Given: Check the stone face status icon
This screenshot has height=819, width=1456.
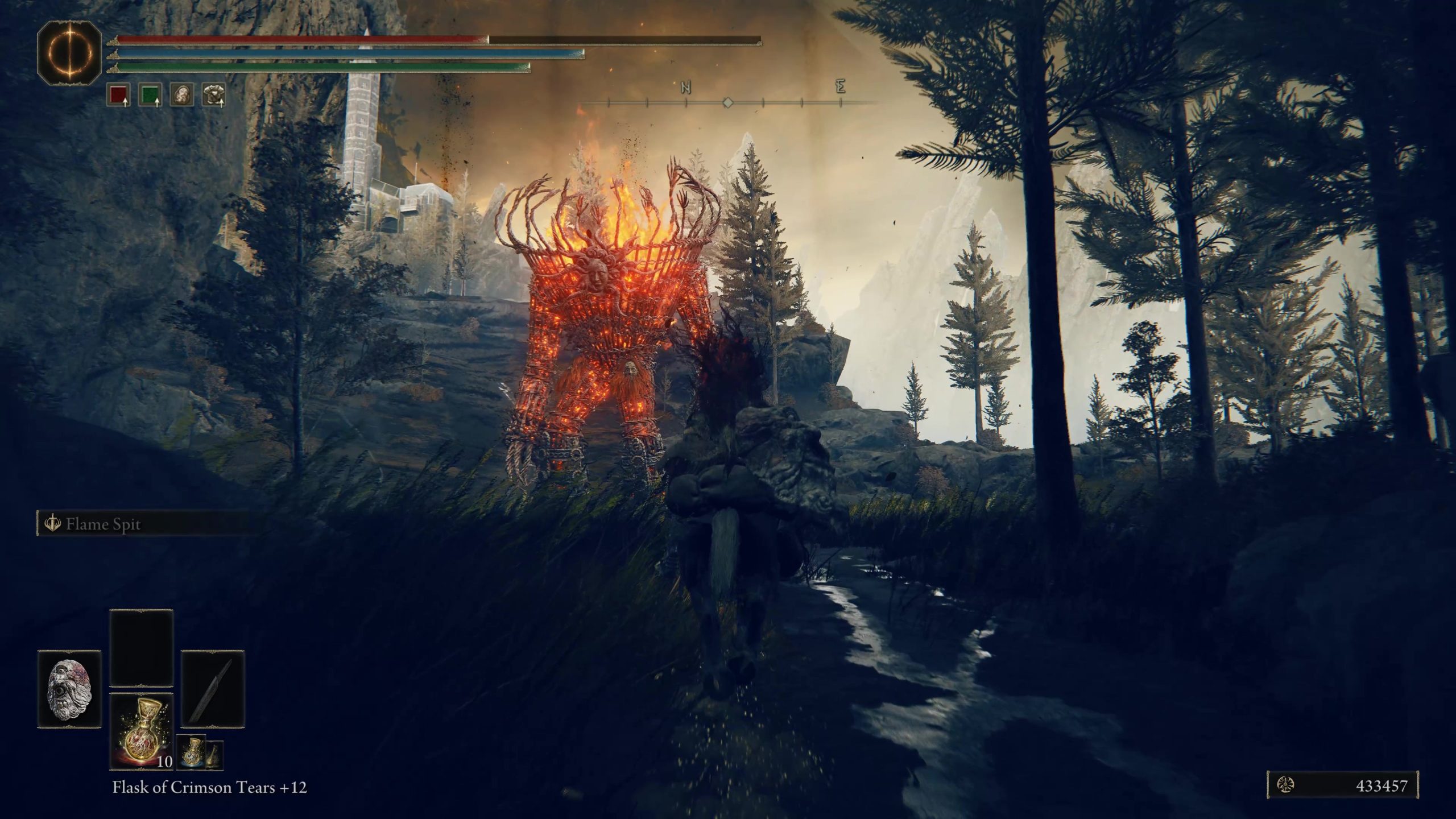Looking at the screenshot, I should coord(182,95).
